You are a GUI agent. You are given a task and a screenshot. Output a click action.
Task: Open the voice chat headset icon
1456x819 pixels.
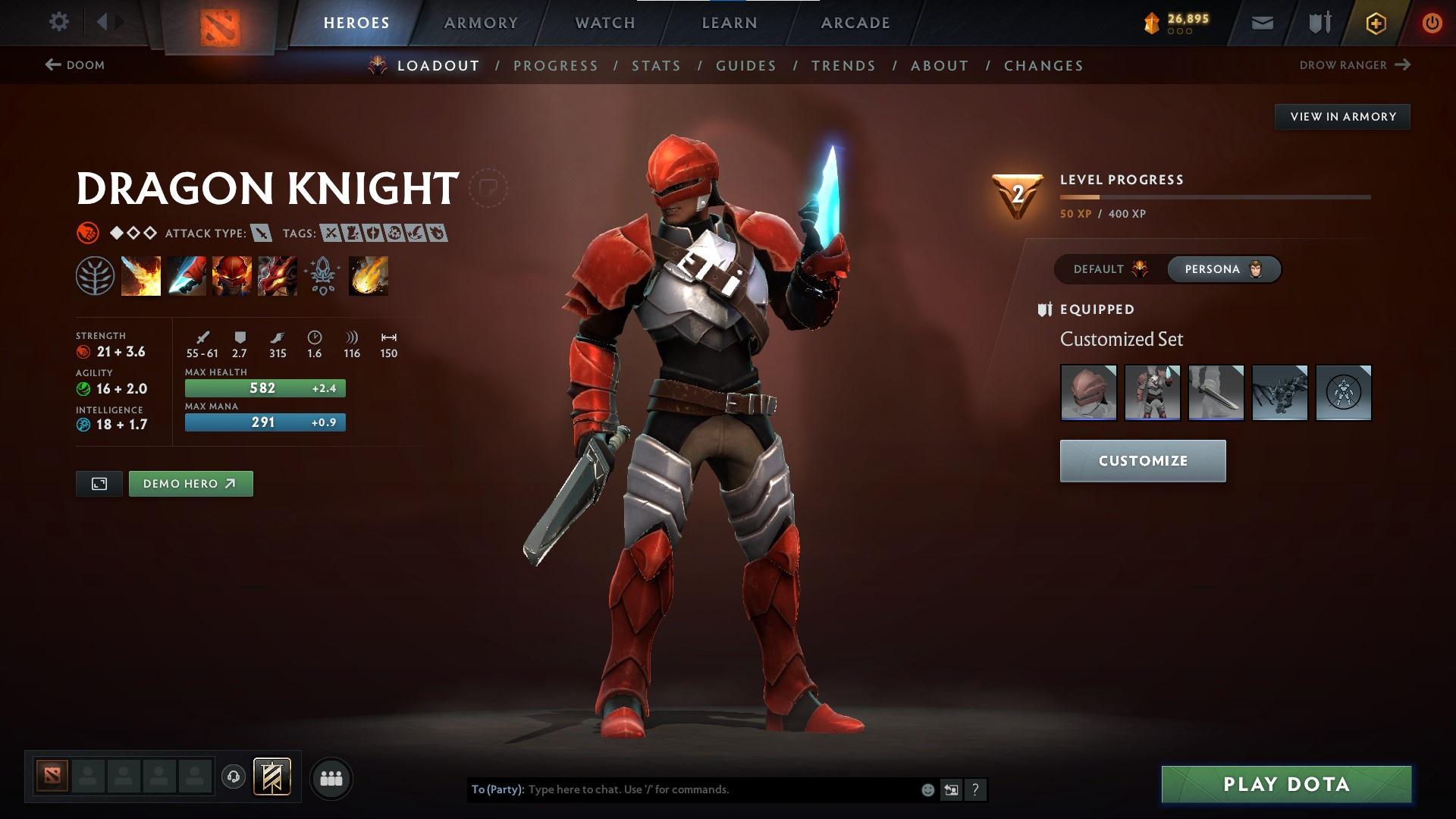point(233,777)
